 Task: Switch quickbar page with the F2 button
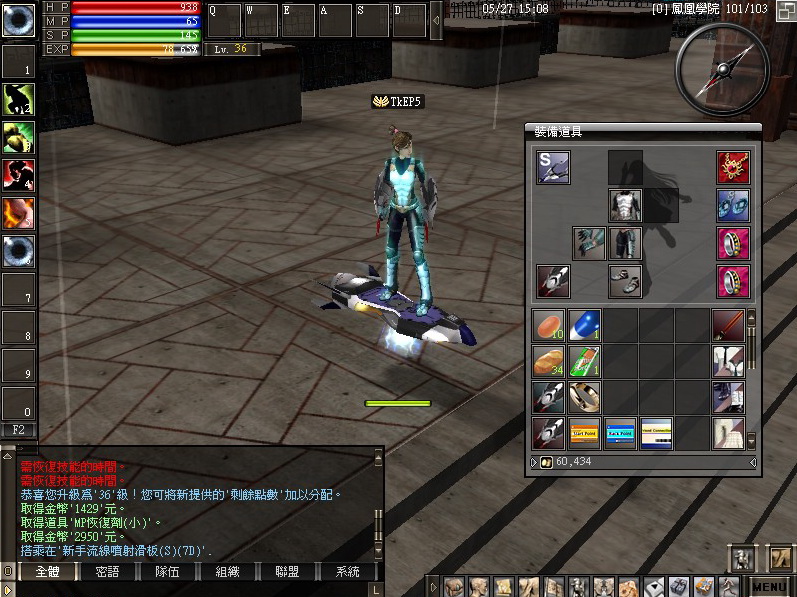18,430
